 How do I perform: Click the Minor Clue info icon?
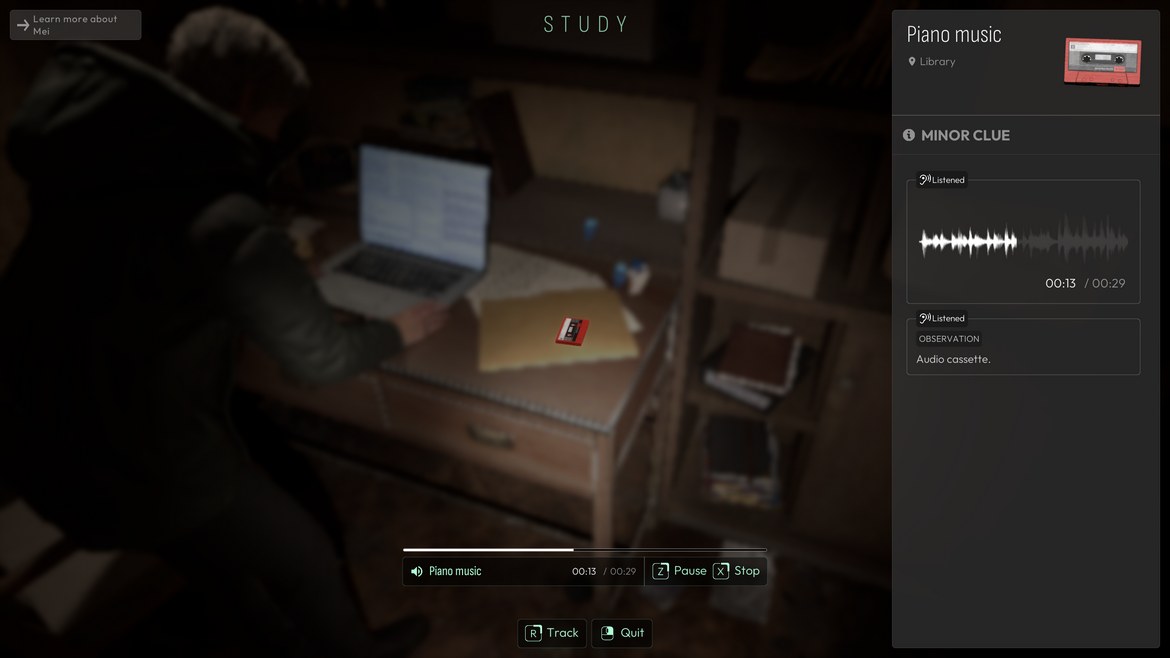tap(909, 135)
